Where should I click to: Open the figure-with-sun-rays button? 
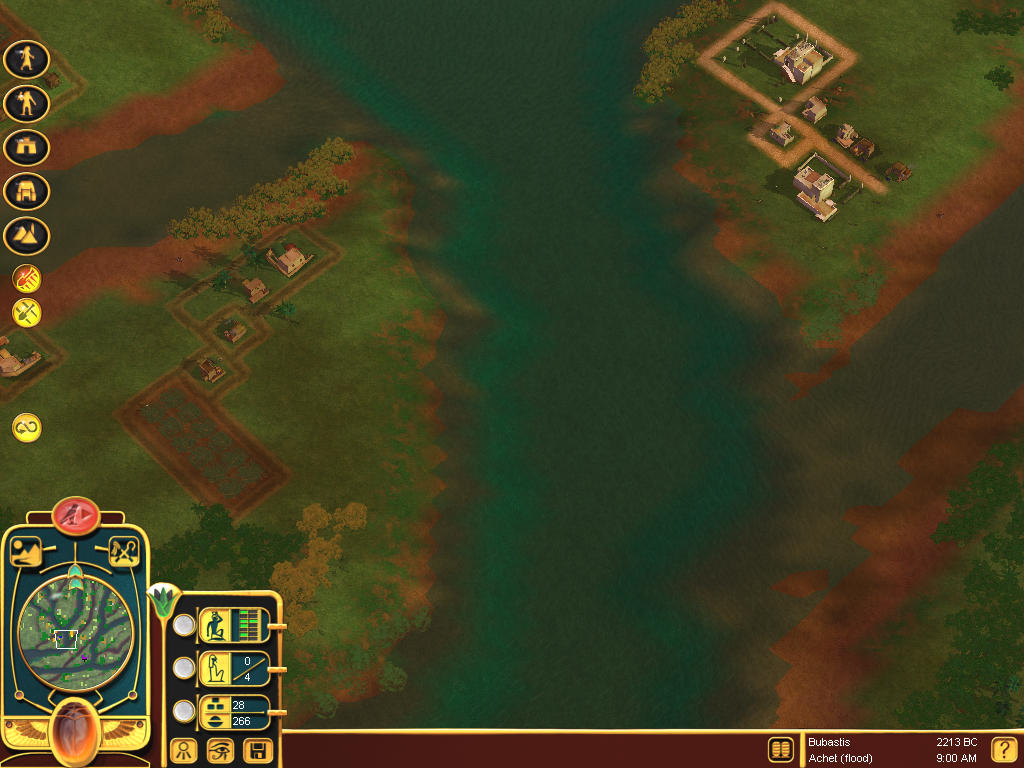183,750
